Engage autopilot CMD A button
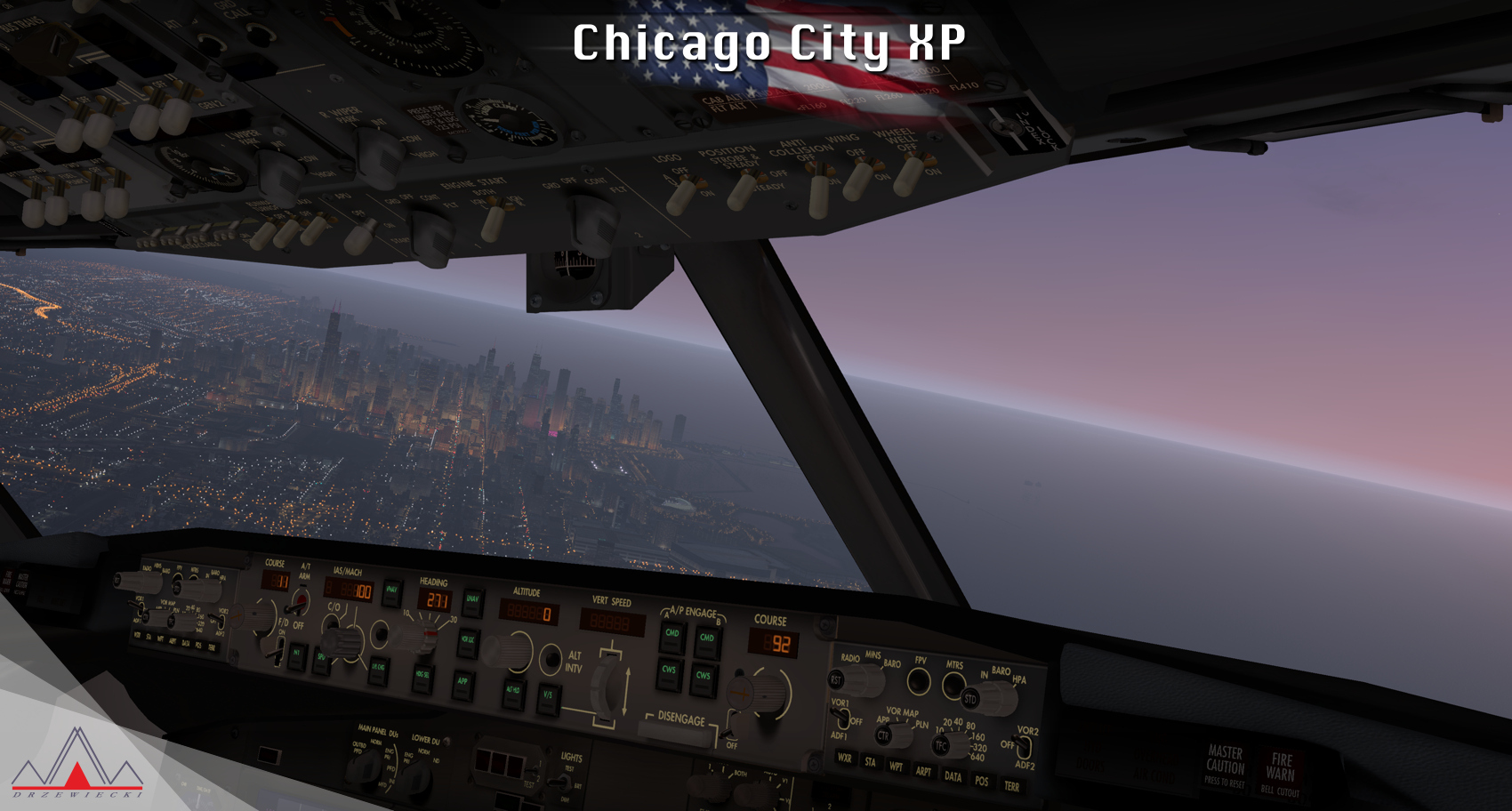This screenshot has width=1512, height=811. tap(672, 634)
